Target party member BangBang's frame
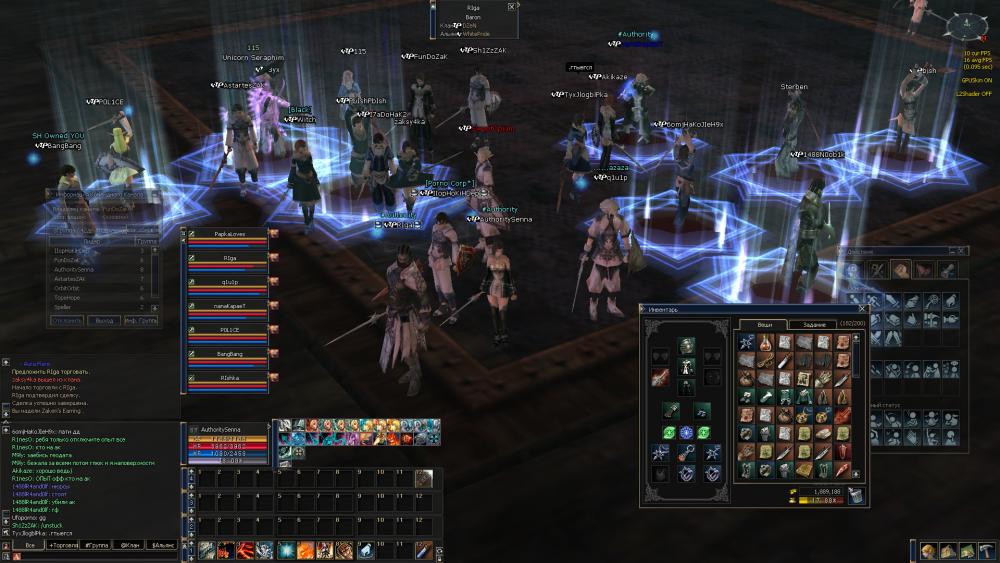This screenshot has width=1000, height=563. click(230, 357)
